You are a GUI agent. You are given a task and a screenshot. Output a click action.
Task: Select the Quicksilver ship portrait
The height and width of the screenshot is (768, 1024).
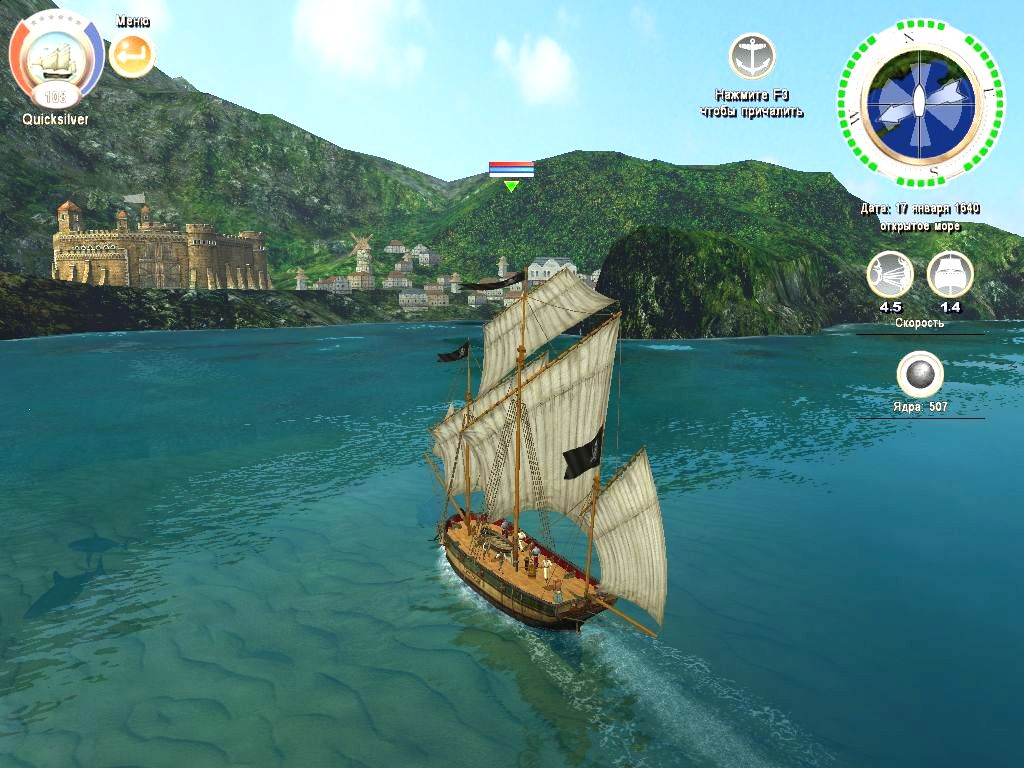click(x=56, y=62)
